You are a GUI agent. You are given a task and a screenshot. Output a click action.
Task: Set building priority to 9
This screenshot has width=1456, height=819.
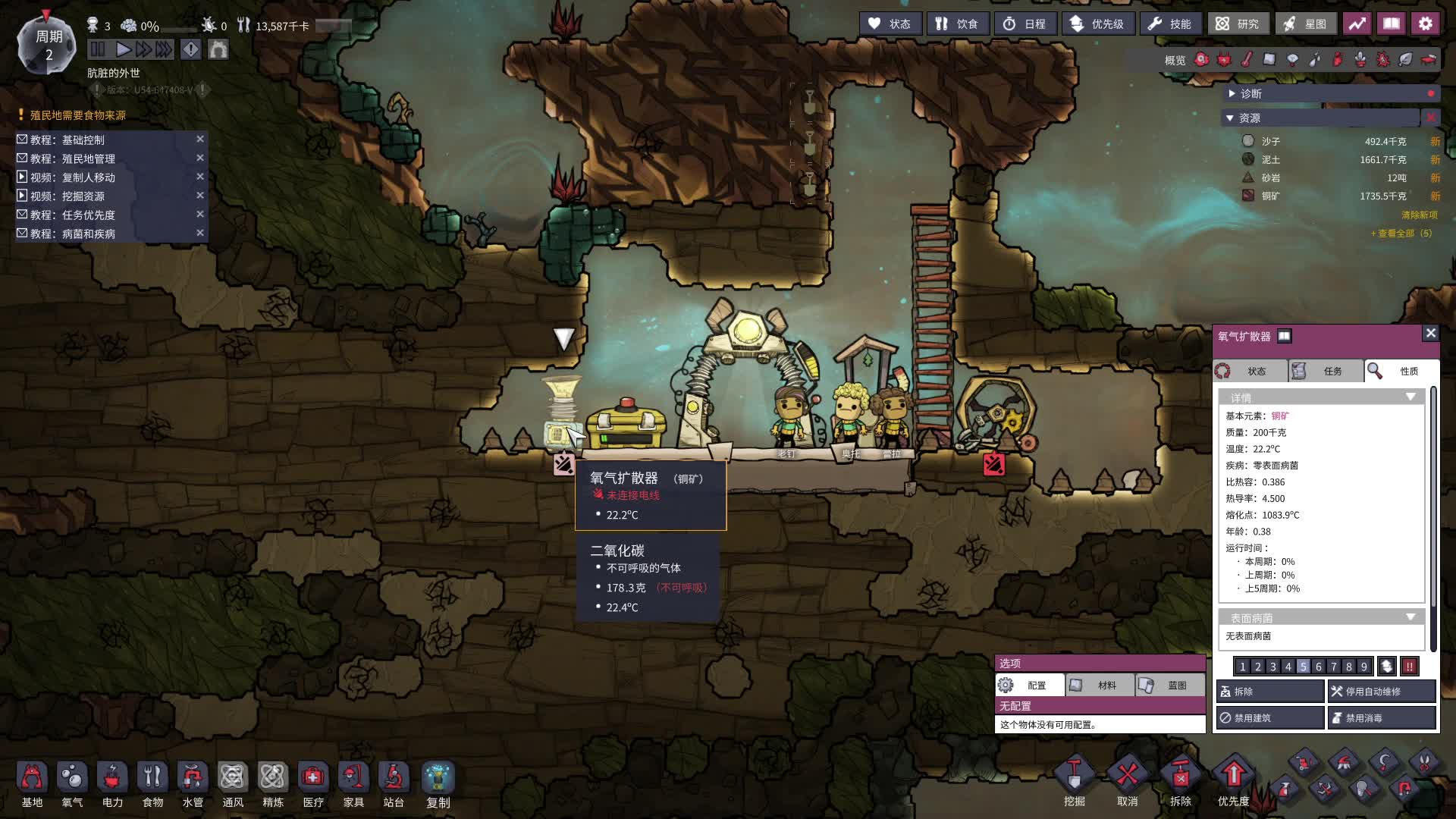[x=1363, y=667]
